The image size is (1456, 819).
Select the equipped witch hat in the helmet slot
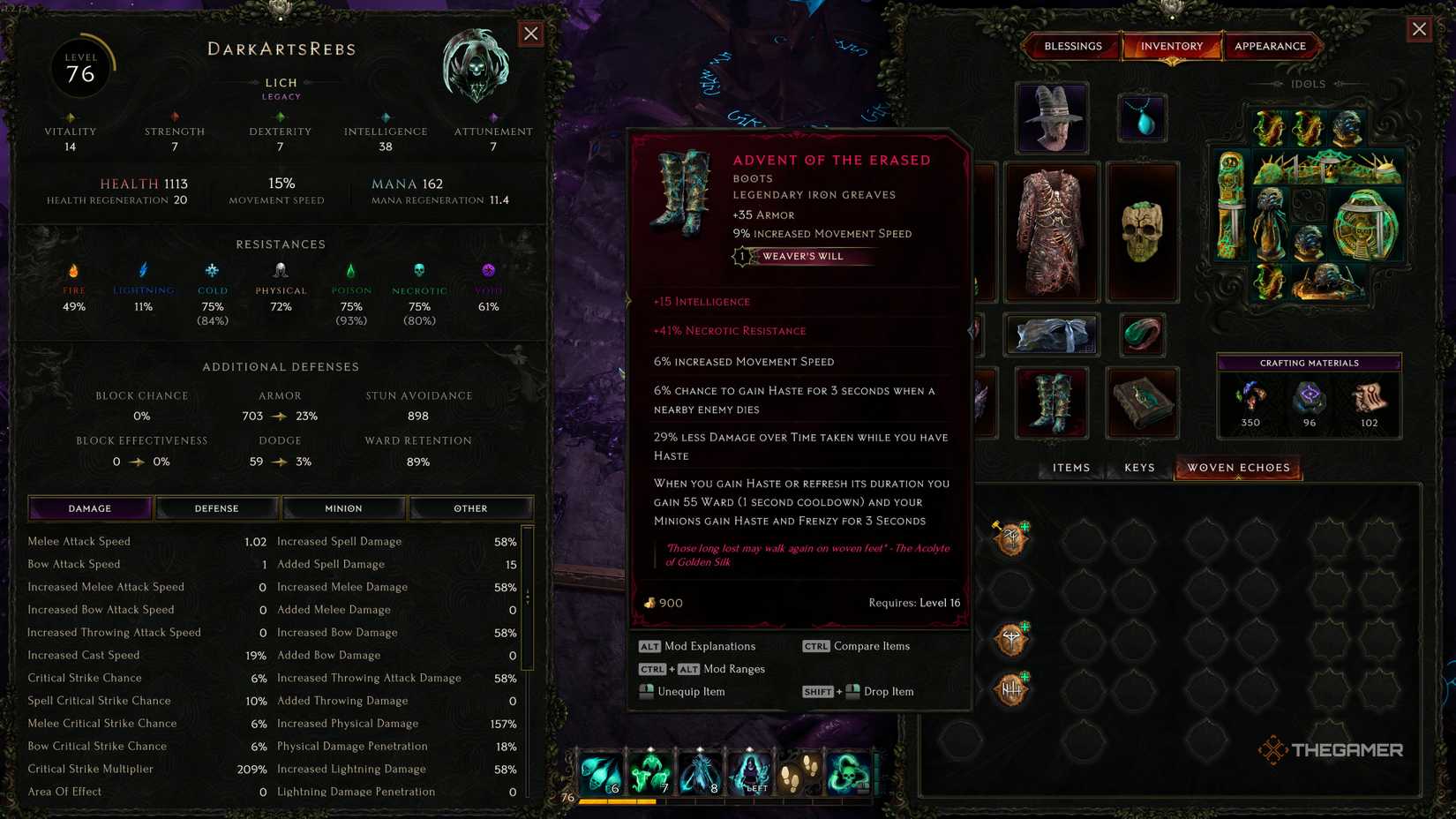1051,118
